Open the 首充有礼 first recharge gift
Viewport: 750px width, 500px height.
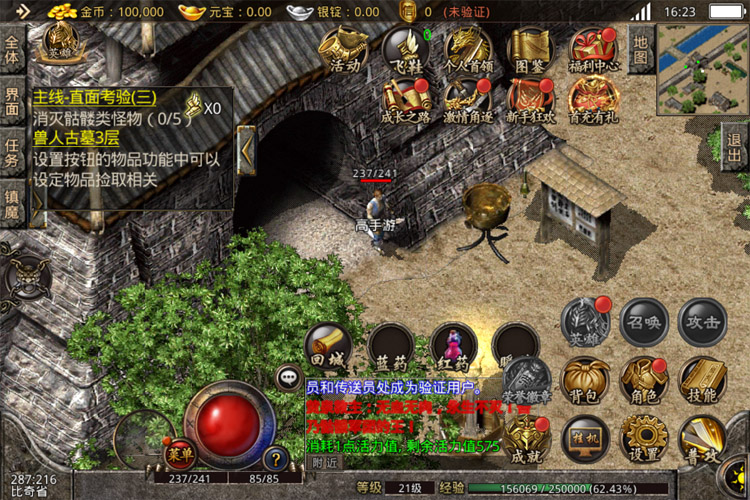pos(592,99)
